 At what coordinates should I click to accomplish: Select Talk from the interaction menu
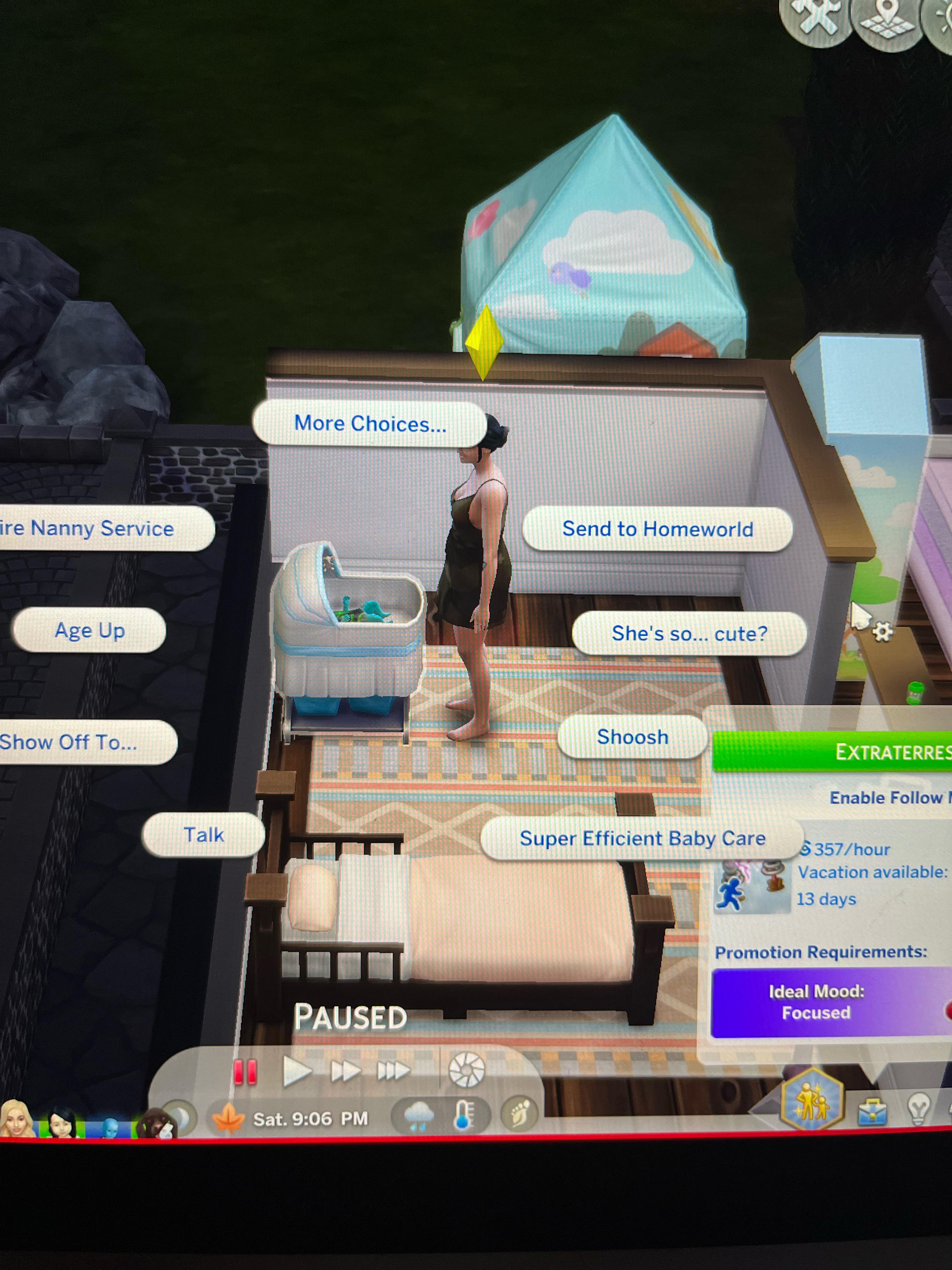coord(205,834)
